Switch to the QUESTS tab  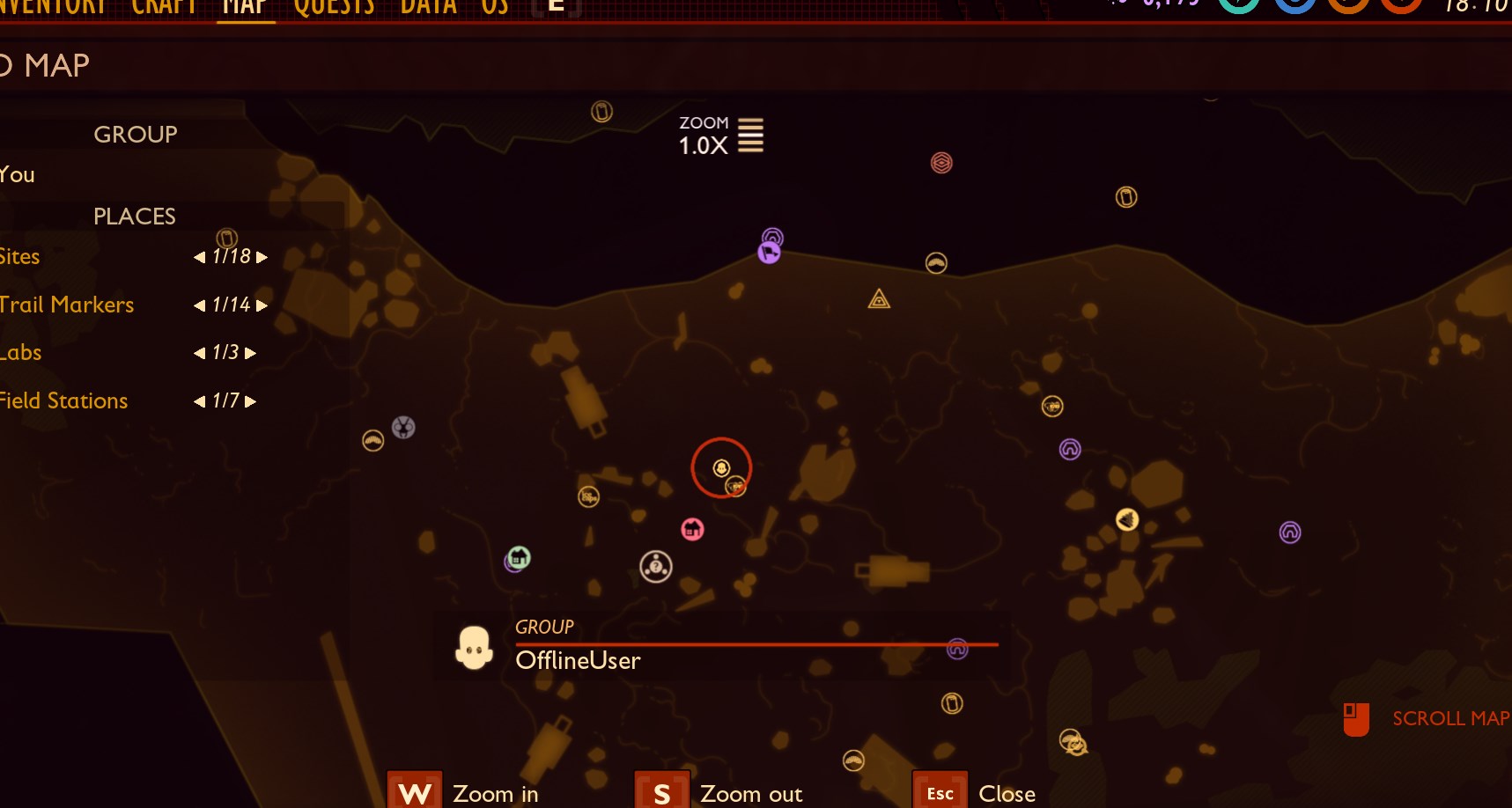pos(335,7)
